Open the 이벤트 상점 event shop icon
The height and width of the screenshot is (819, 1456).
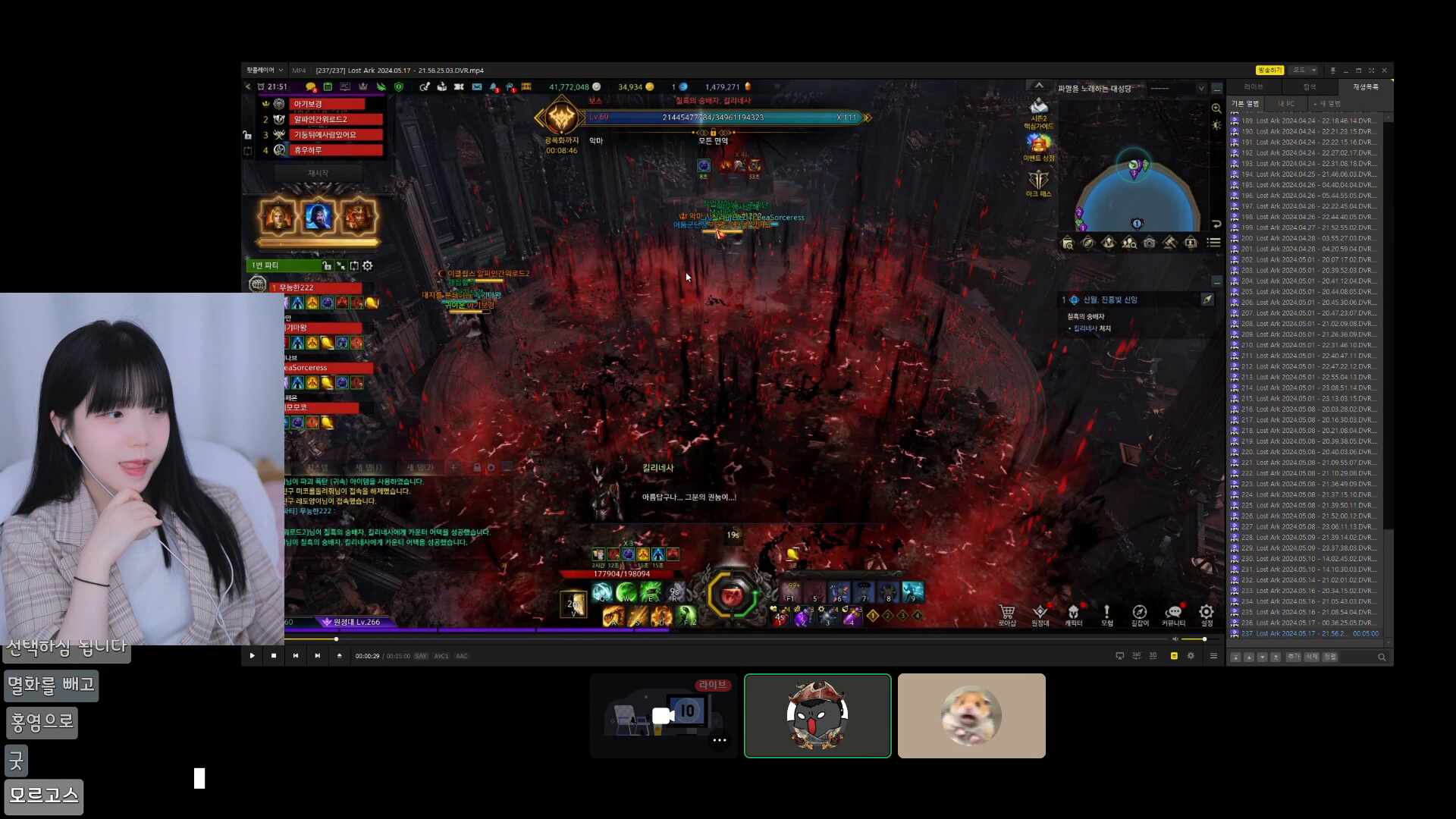[1038, 143]
